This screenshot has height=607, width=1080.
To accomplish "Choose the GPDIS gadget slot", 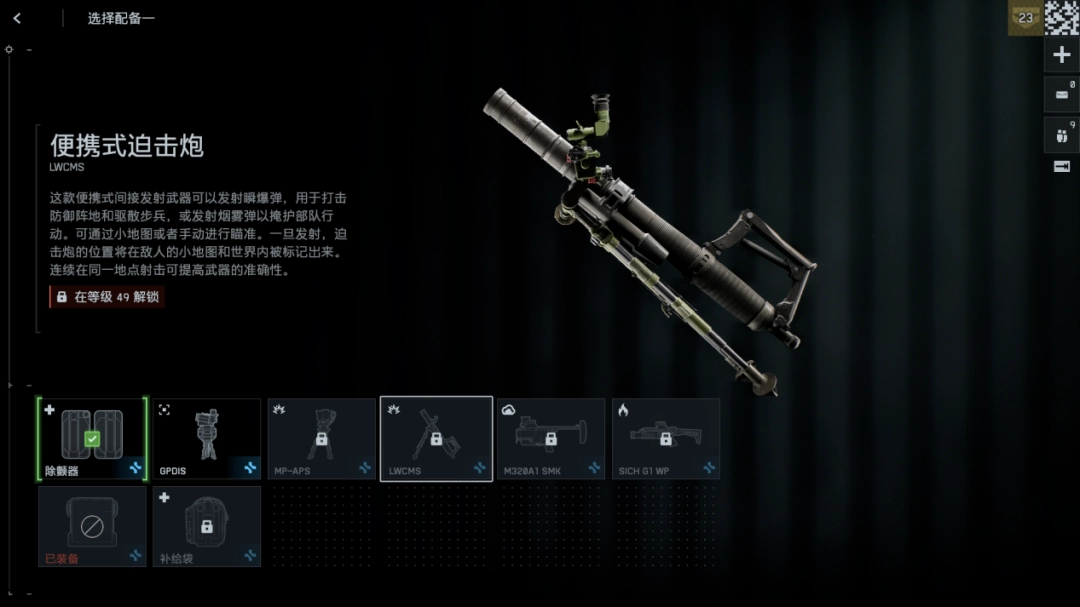I will pyautogui.click(x=207, y=438).
